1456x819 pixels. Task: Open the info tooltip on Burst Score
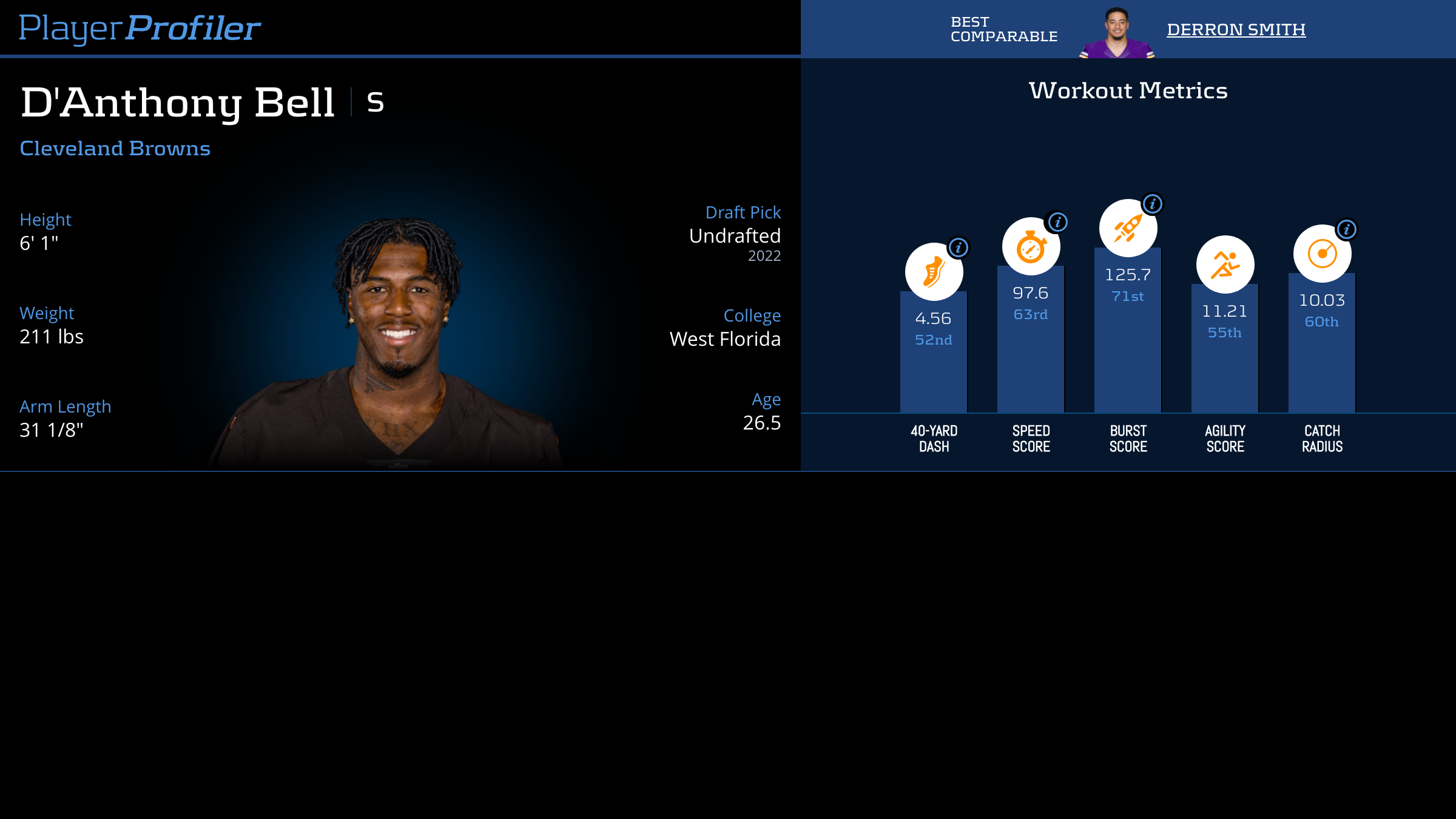pyautogui.click(x=1151, y=204)
